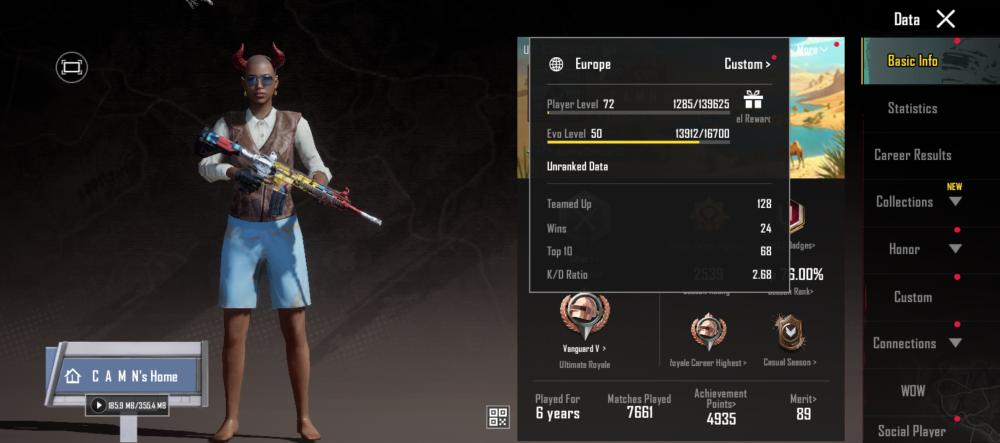Switch to the Basic Info tab
1000x443 pixels.
coord(912,61)
